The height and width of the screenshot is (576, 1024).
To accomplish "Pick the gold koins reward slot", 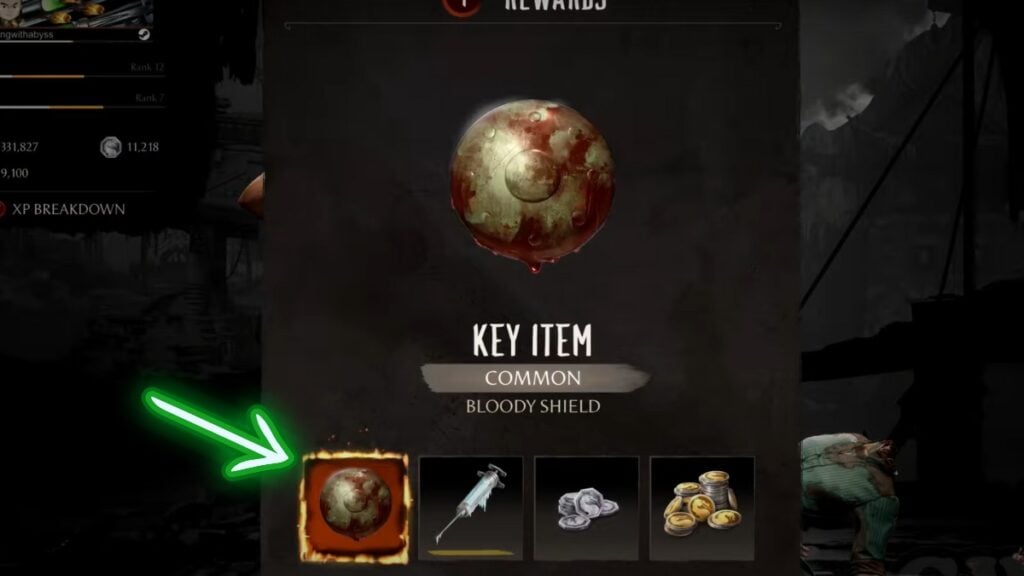I will coord(702,508).
